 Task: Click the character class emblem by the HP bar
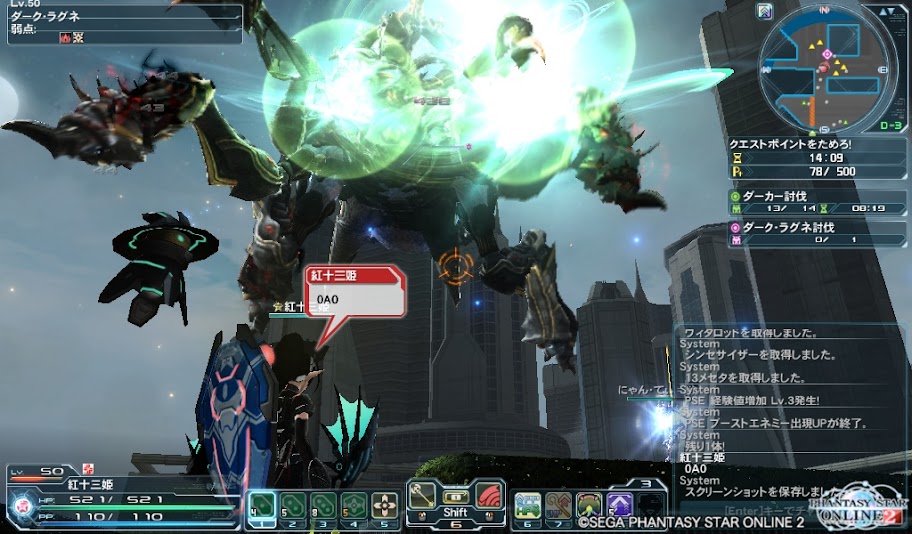[20, 506]
